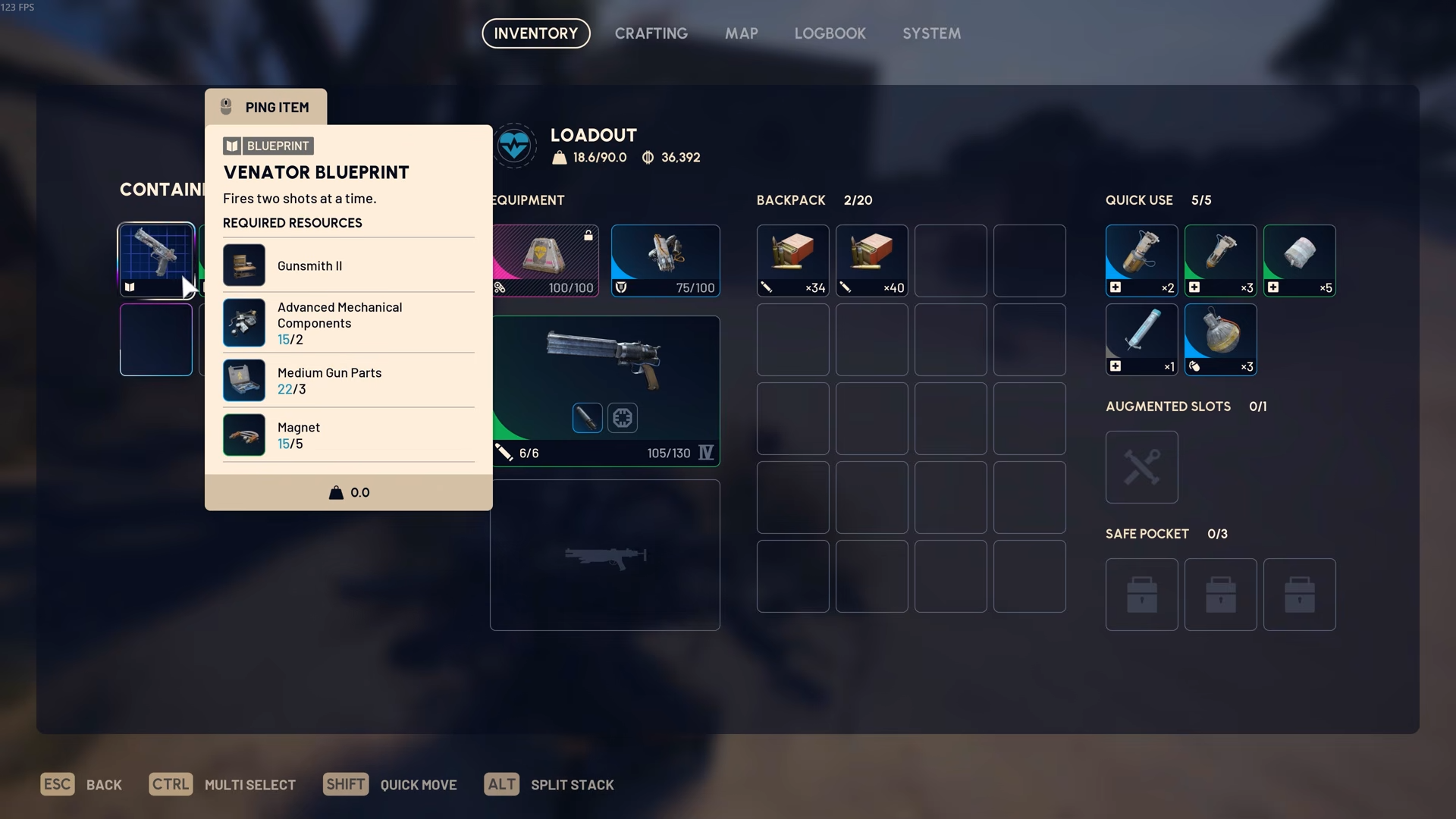Click the revolver's barrel attachment slot
The height and width of the screenshot is (819, 1456).
587,418
